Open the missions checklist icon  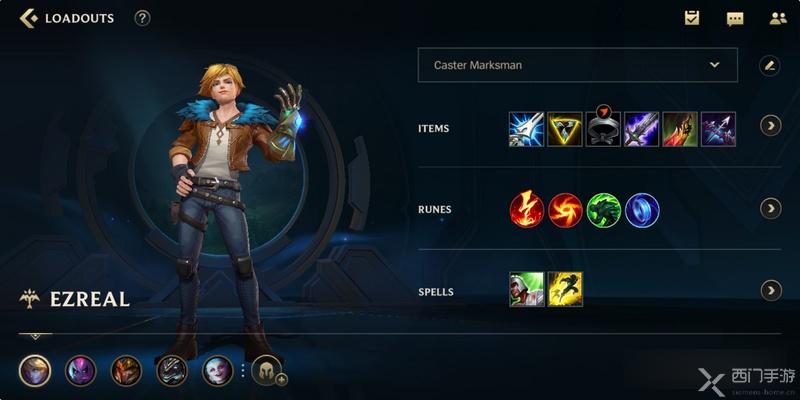click(x=691, y=18)
